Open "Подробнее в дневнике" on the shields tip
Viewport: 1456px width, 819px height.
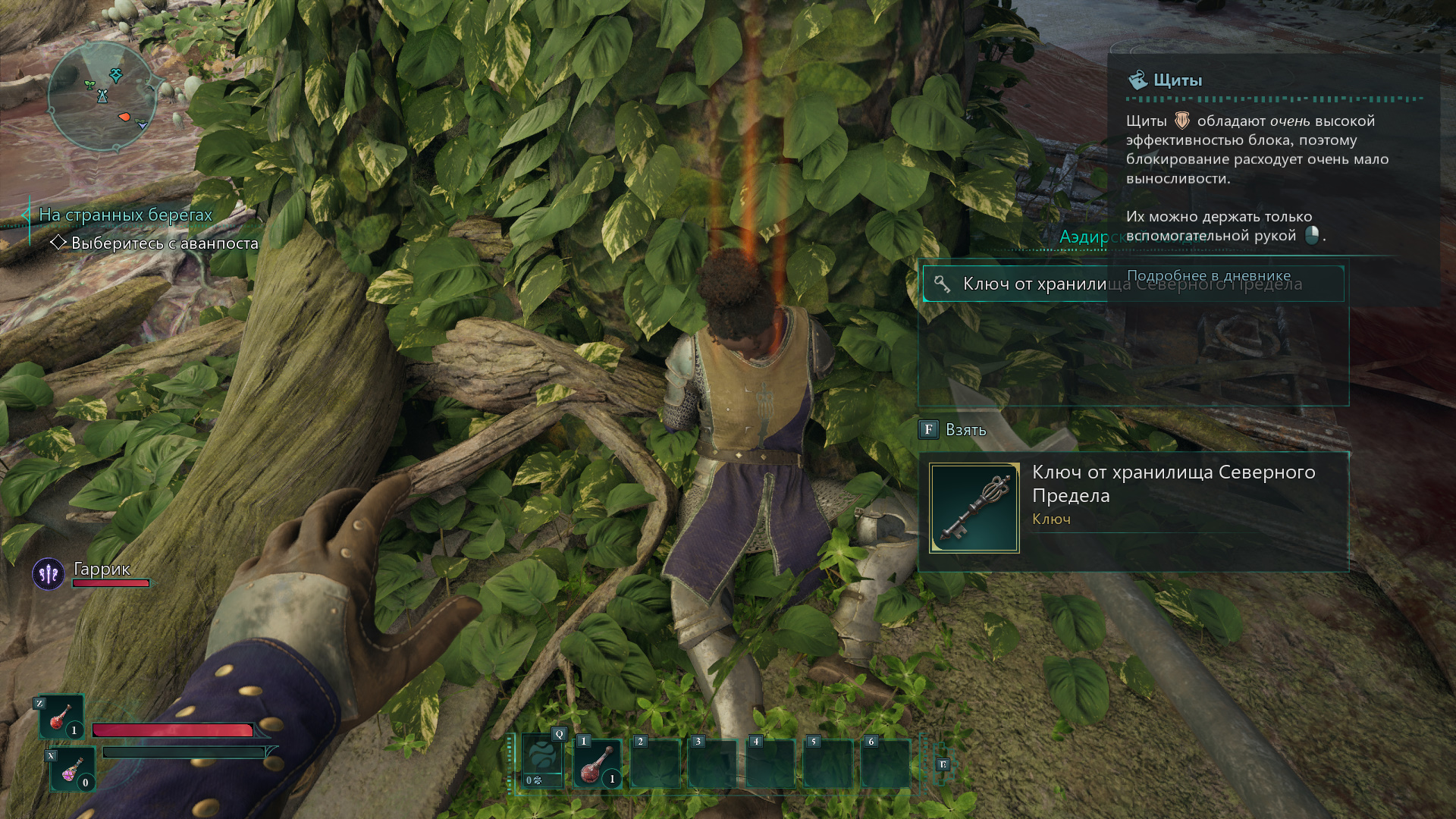pos(1208,275)
